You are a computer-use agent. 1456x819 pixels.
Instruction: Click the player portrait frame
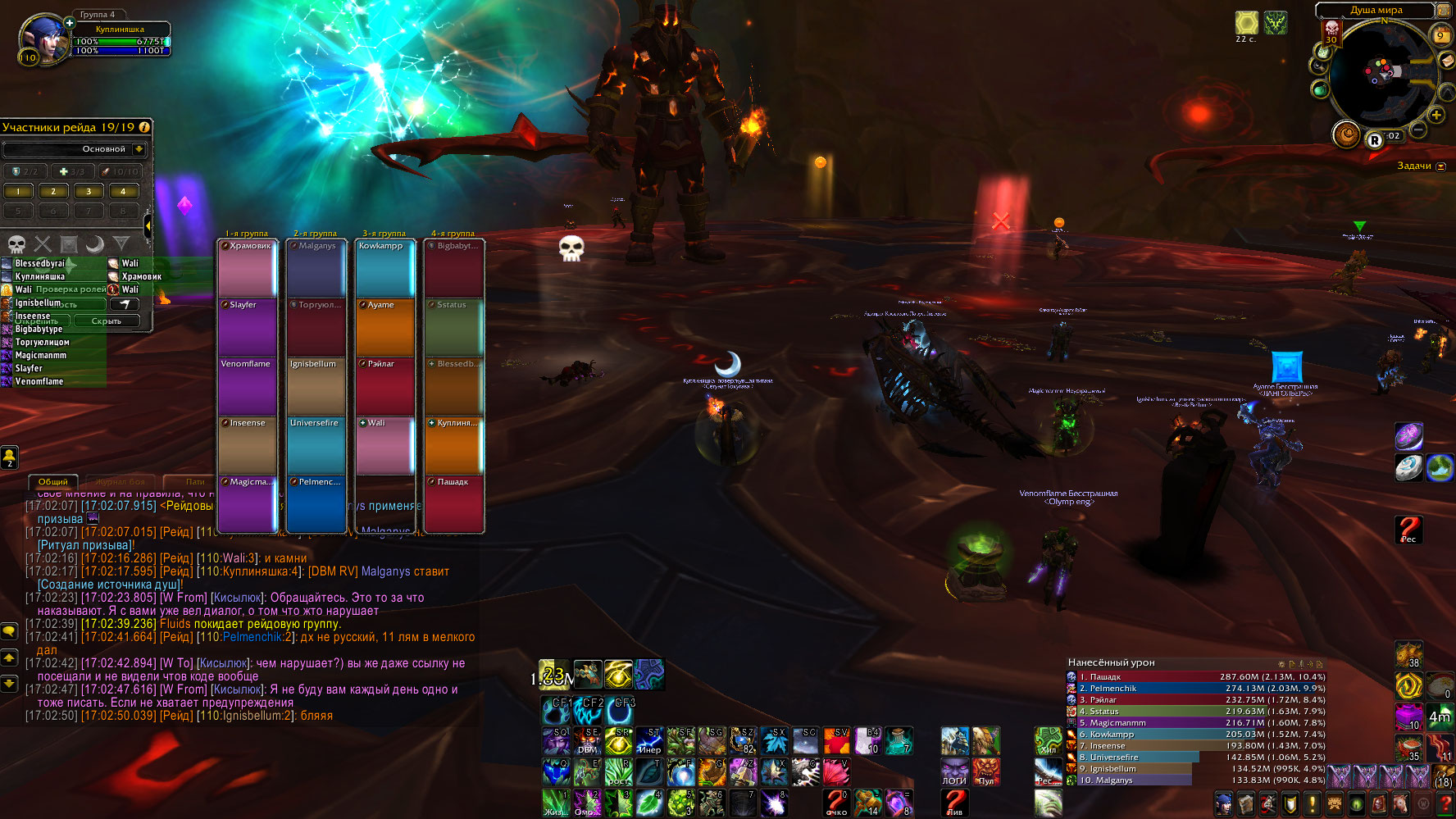click(45, 39)
